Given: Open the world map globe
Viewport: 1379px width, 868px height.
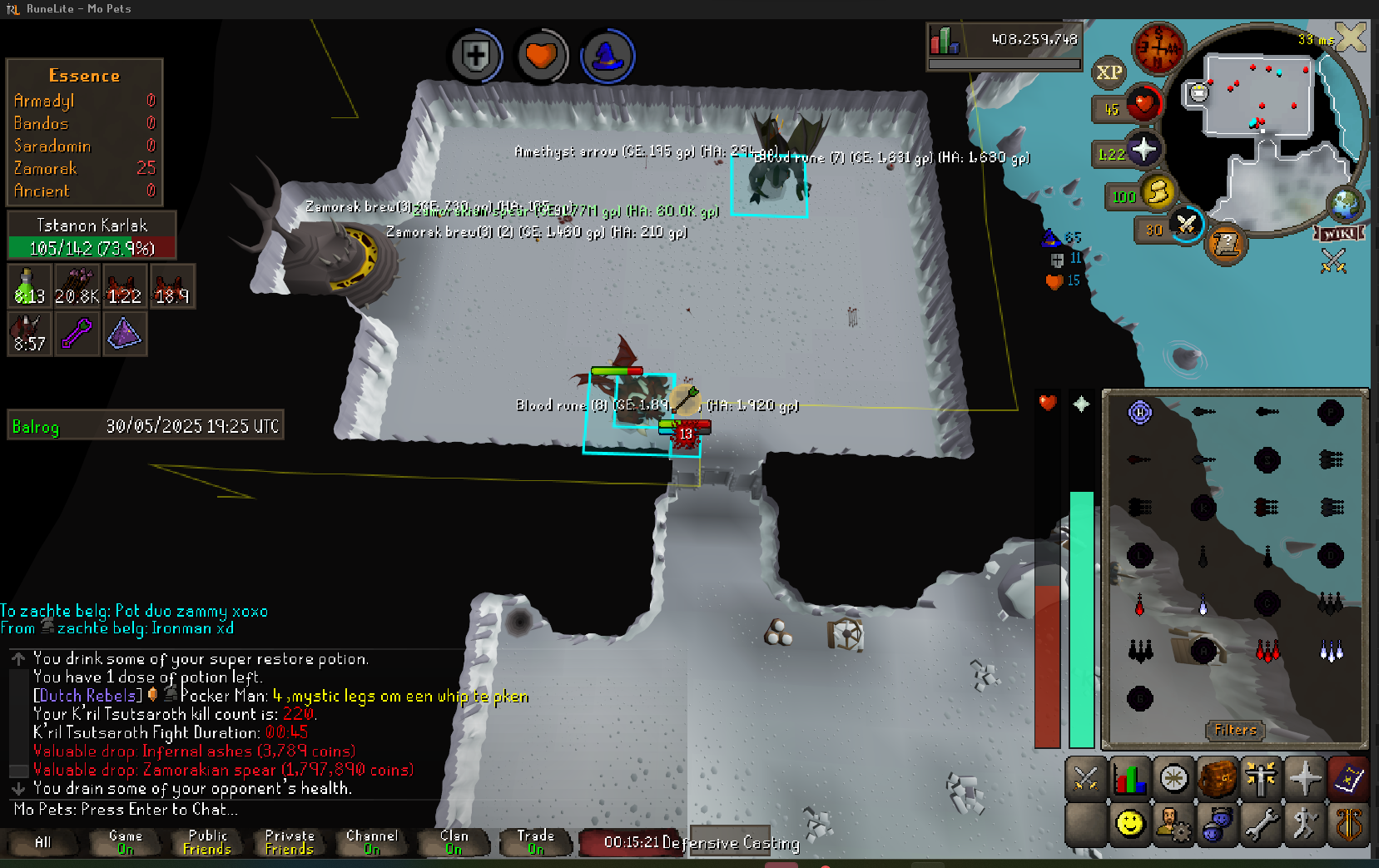Looking at the screenshot, I should [x=1344, y=204].
